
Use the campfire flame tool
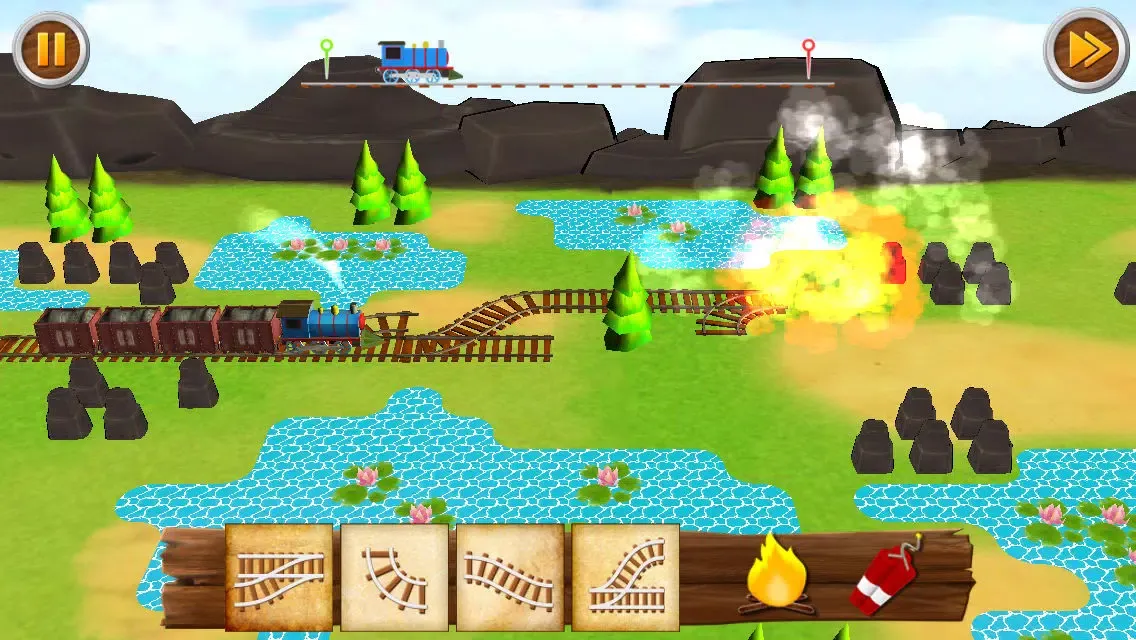[x=776, y=574]
